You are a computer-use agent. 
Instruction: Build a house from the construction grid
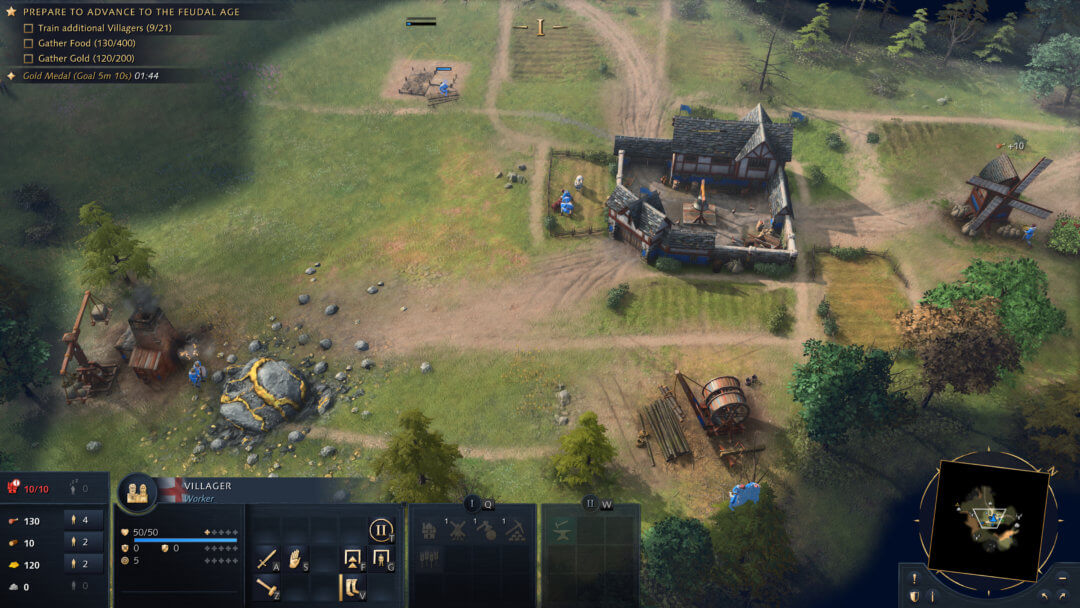(428, 531)
